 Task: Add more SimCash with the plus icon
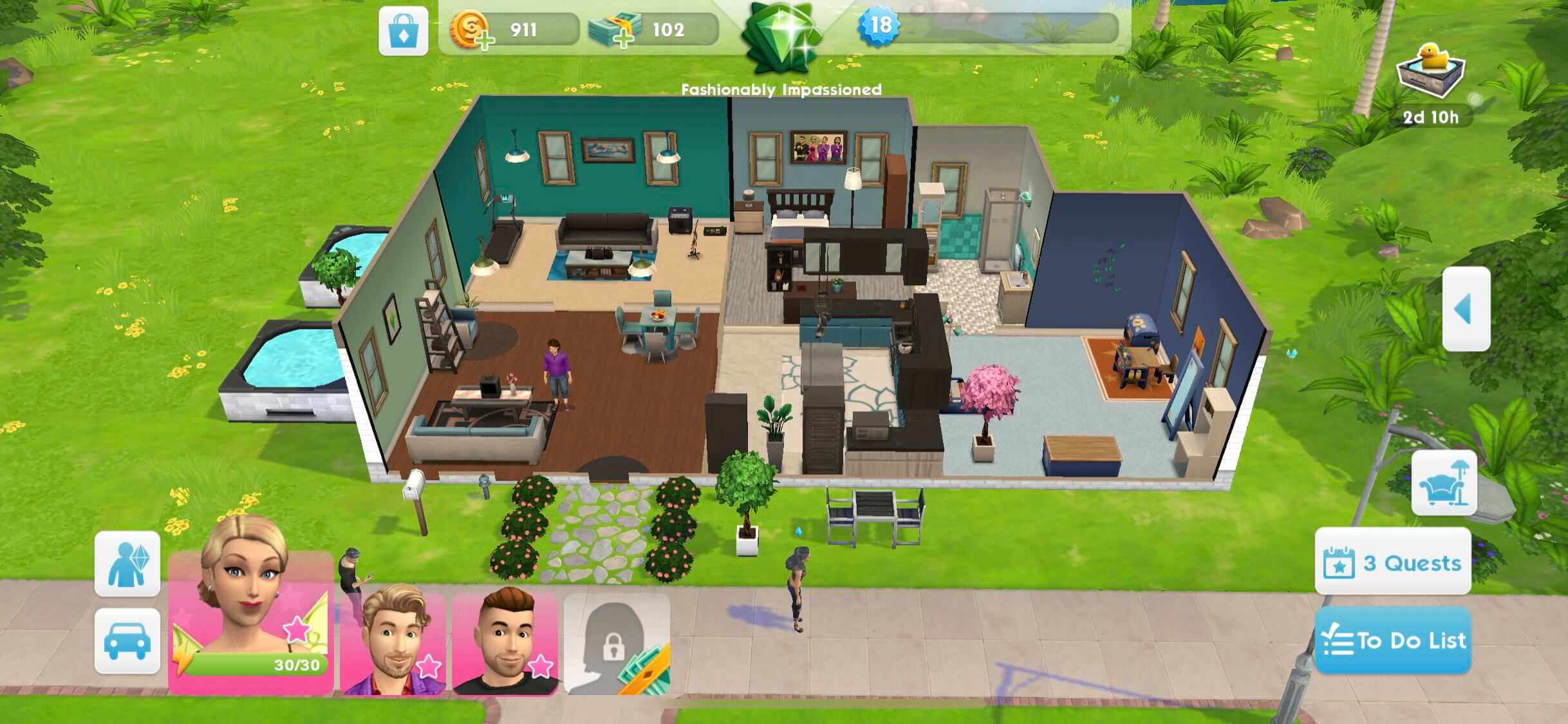[623, 41]
